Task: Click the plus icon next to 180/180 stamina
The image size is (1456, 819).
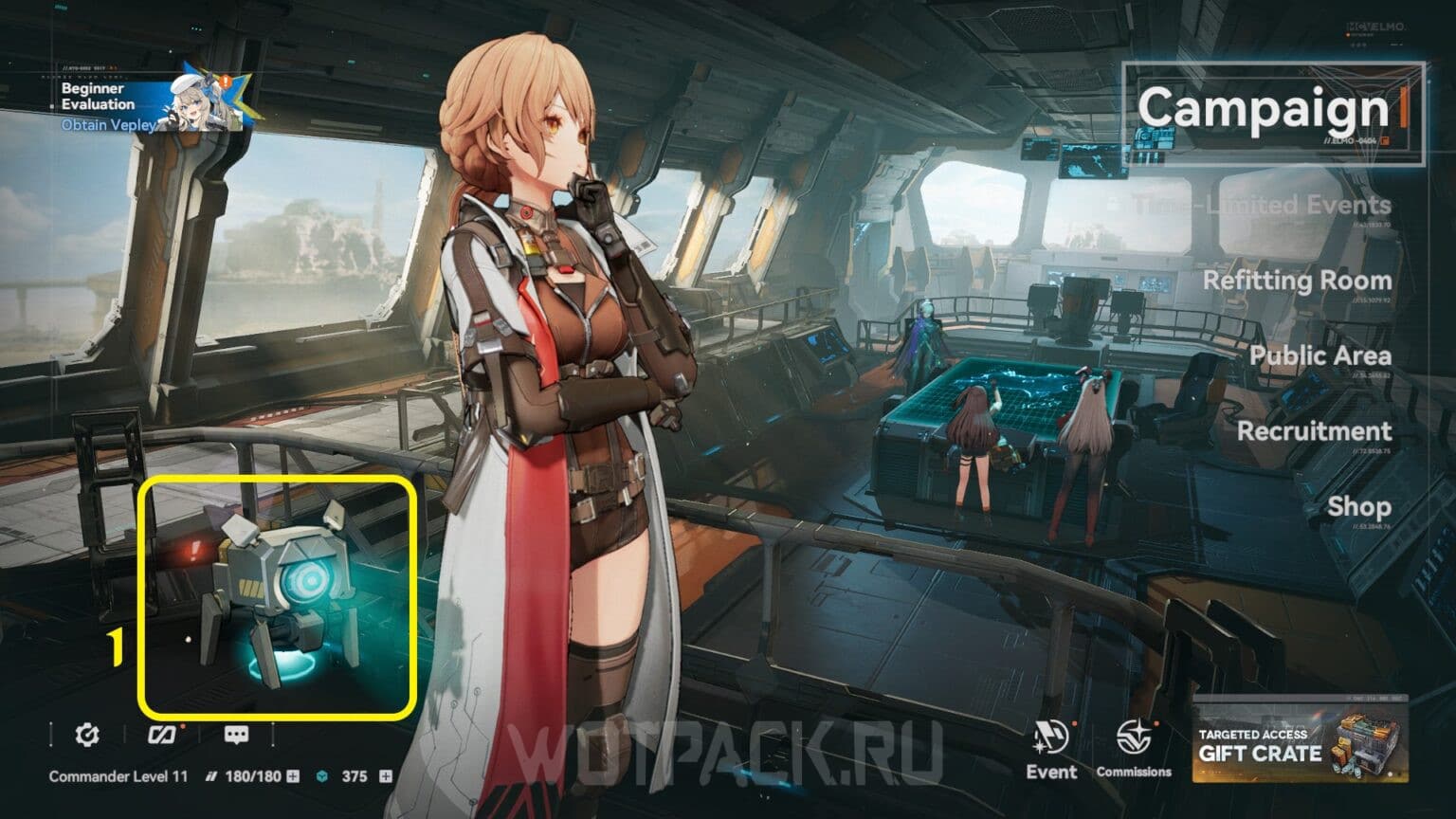Action: 292,776
